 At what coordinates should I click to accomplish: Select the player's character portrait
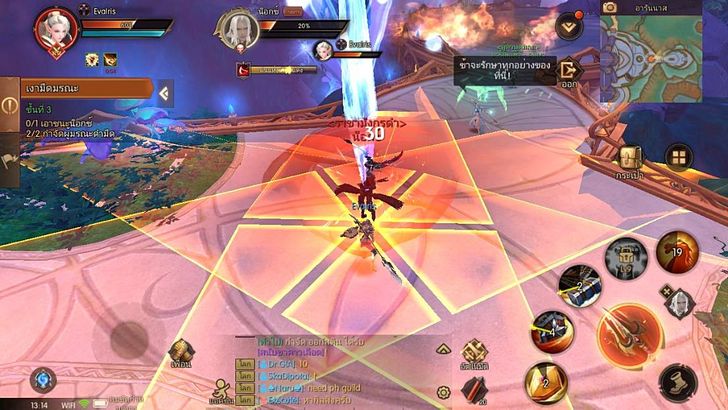(56, 29)
